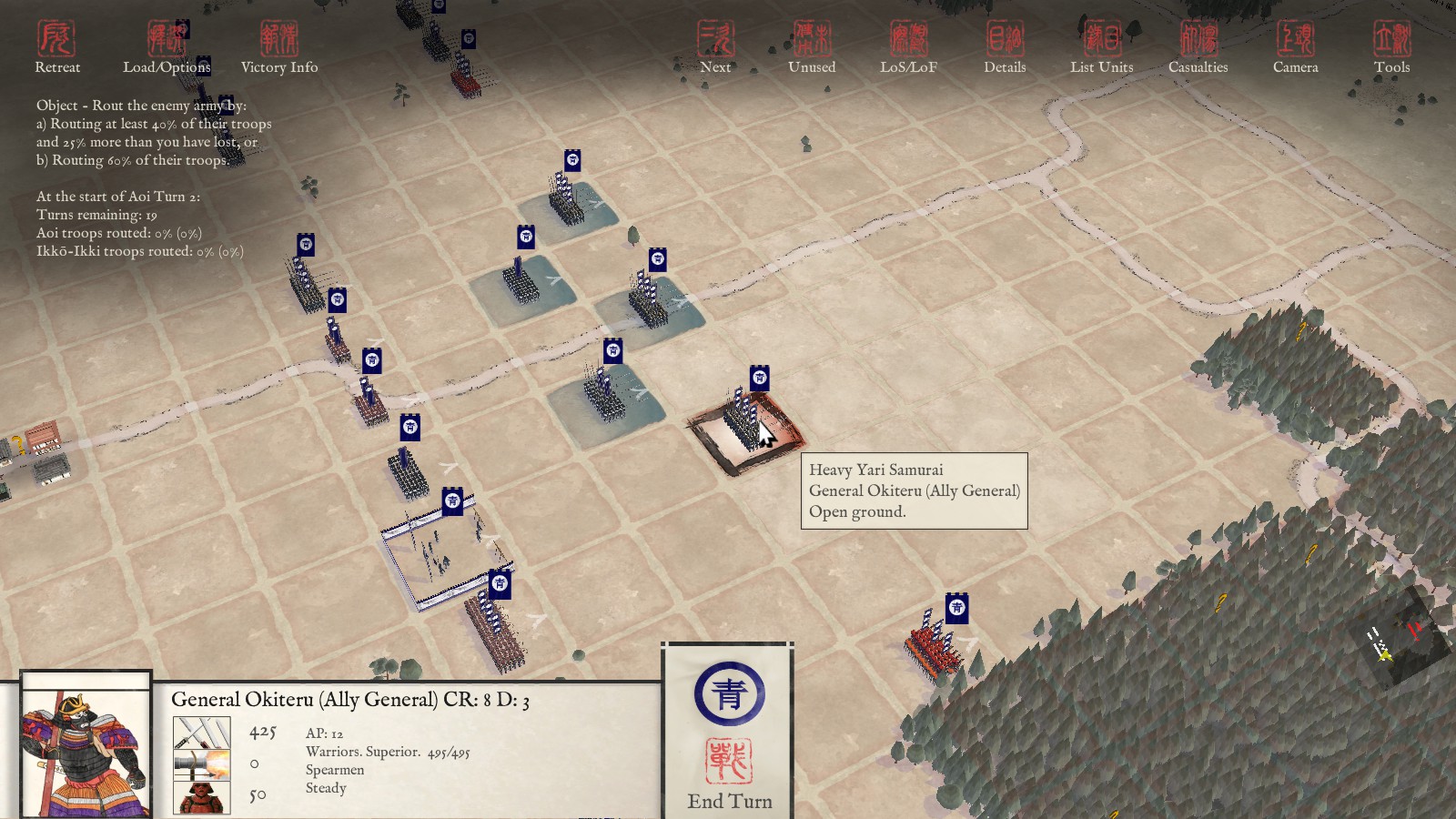
Task: Open the List Units panel
Action: point(1101,47)
